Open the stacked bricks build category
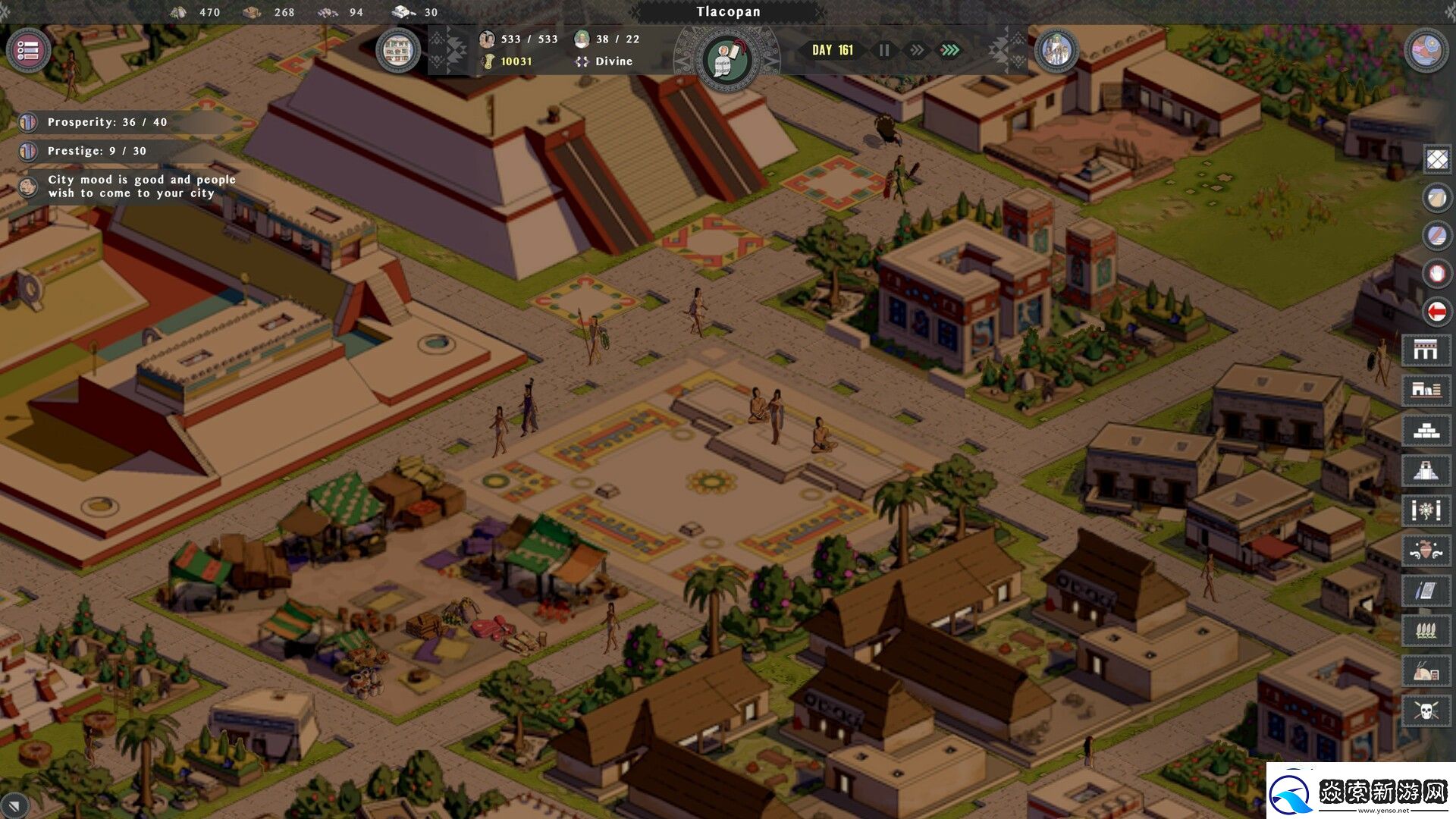This screenshot has width=1456, height=819. point(1426,431)
